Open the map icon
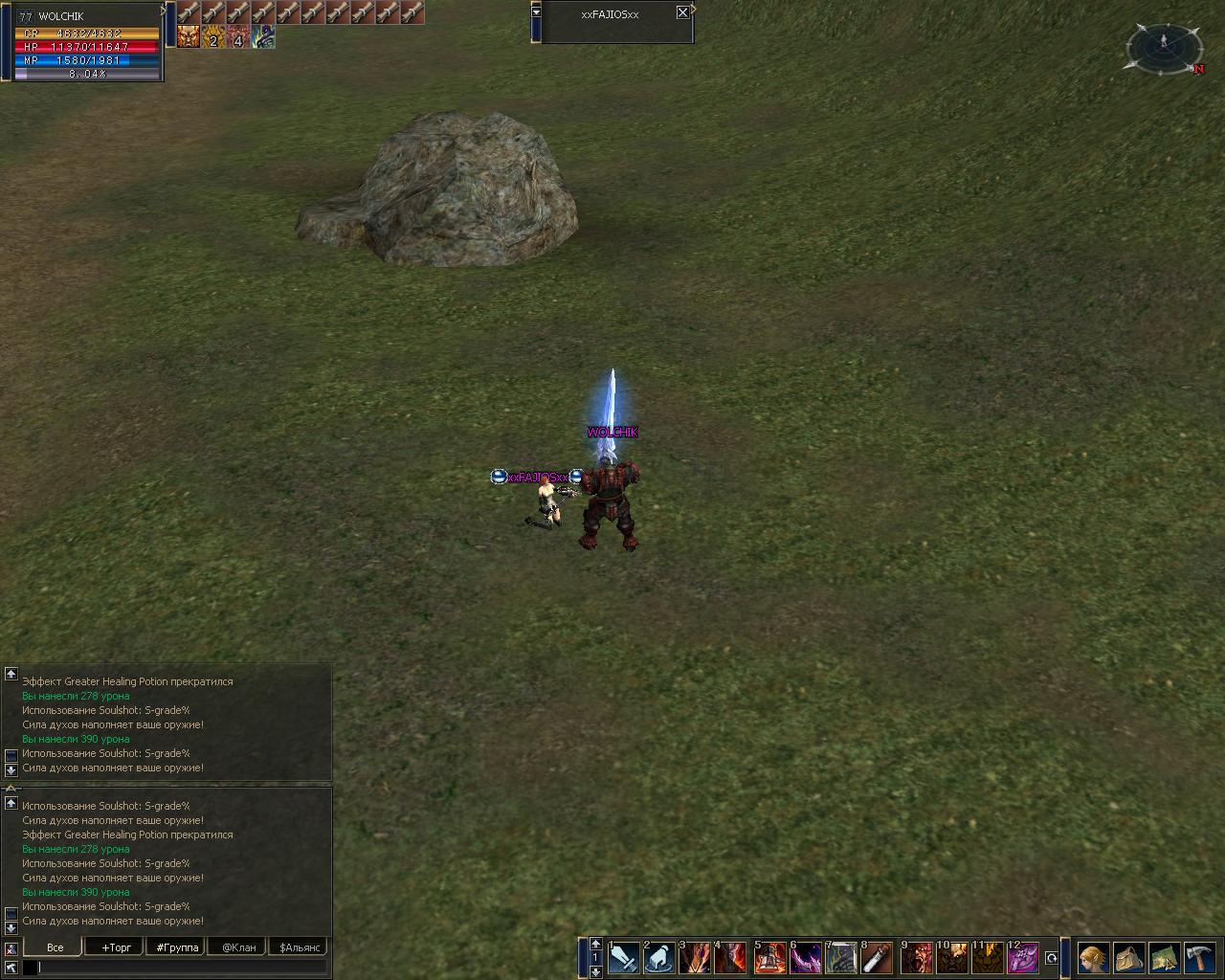The width and height of the screenshot is (1225, 980). (x=1164, y=958)
